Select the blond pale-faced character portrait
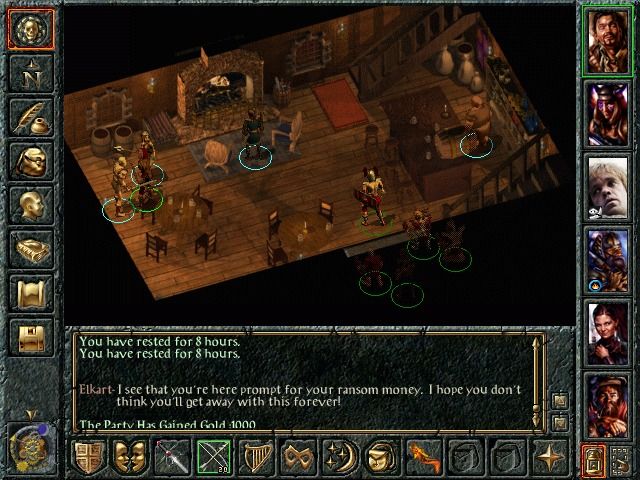Image resolution: width=640 pixels, height=480 pixels. 607,186
